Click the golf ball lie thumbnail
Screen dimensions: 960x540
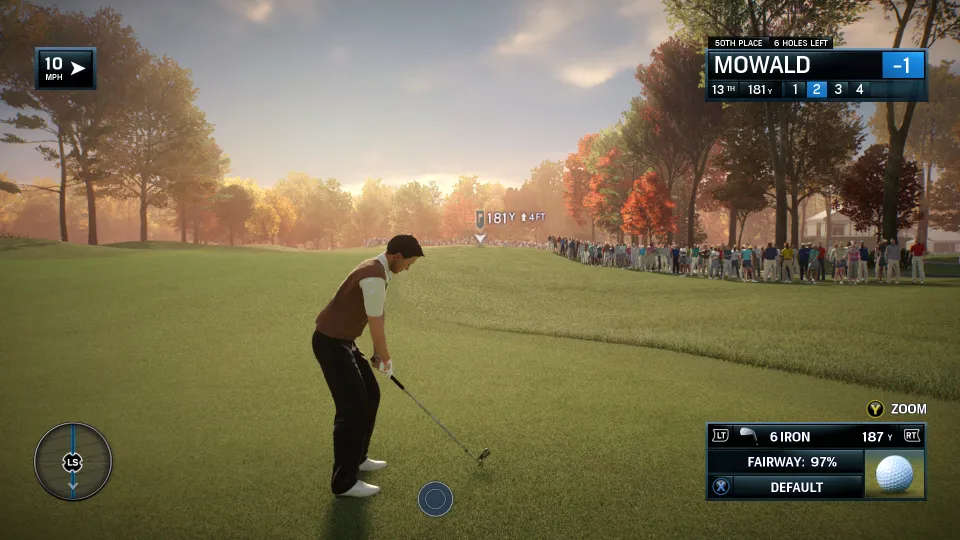pyautogui.click(x=894, y=473)
